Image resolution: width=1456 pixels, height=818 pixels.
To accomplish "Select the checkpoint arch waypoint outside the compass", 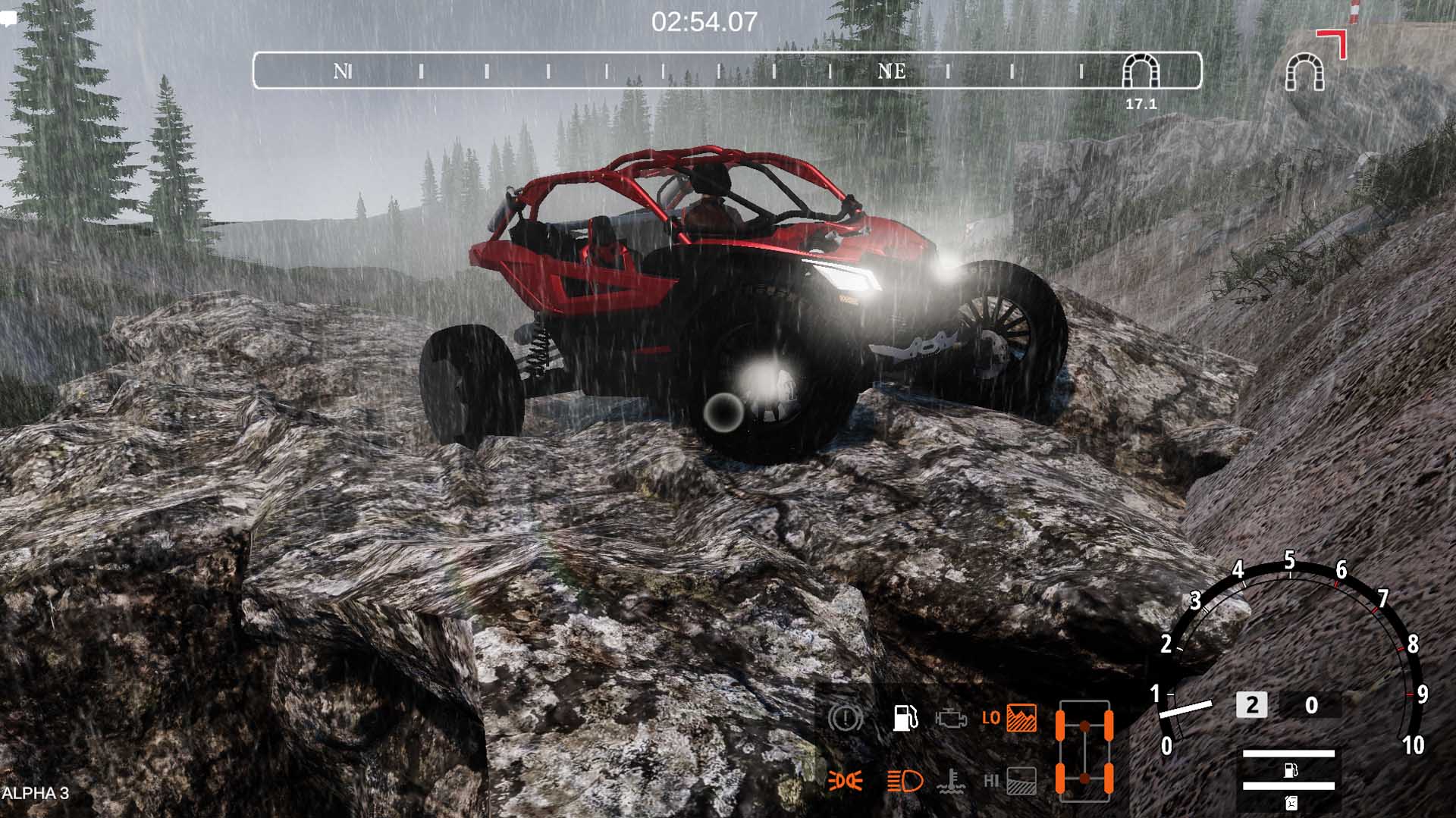I will (x=1304, y=72).
